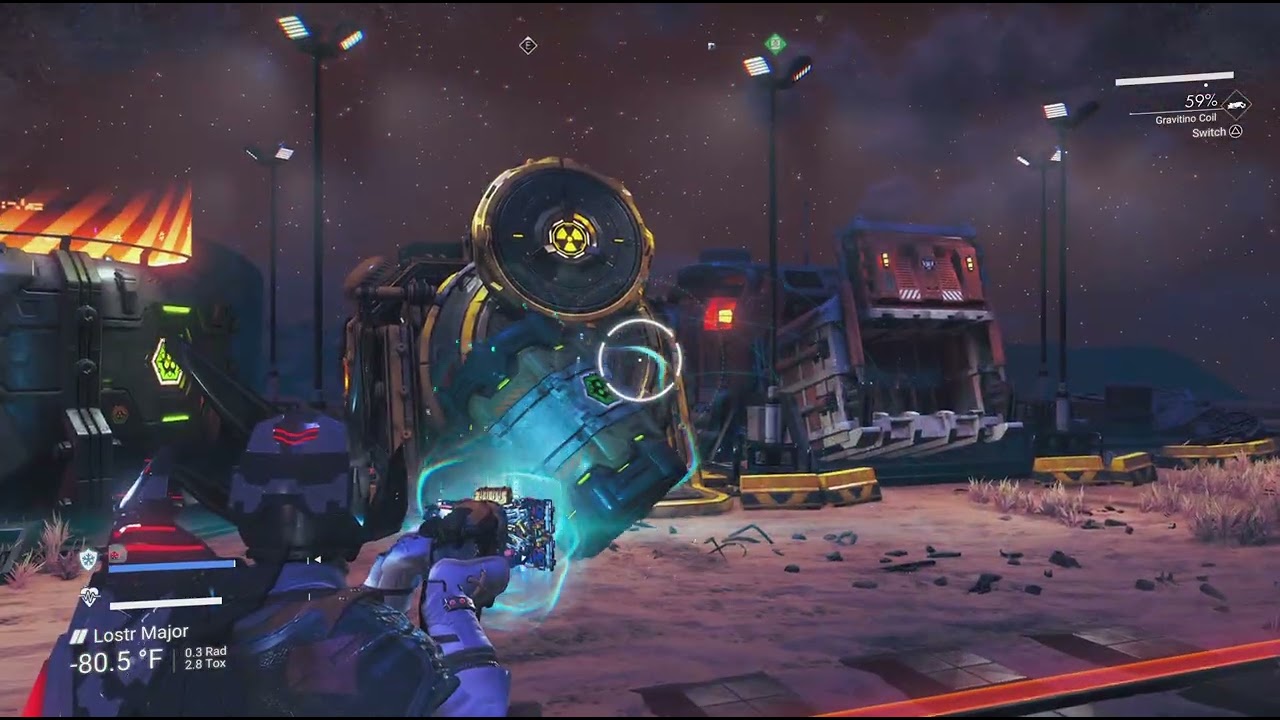Select the East compass direction marker
Image resolution: width=1280 pixels, height=720 pixels.
(x=528, y=45)
